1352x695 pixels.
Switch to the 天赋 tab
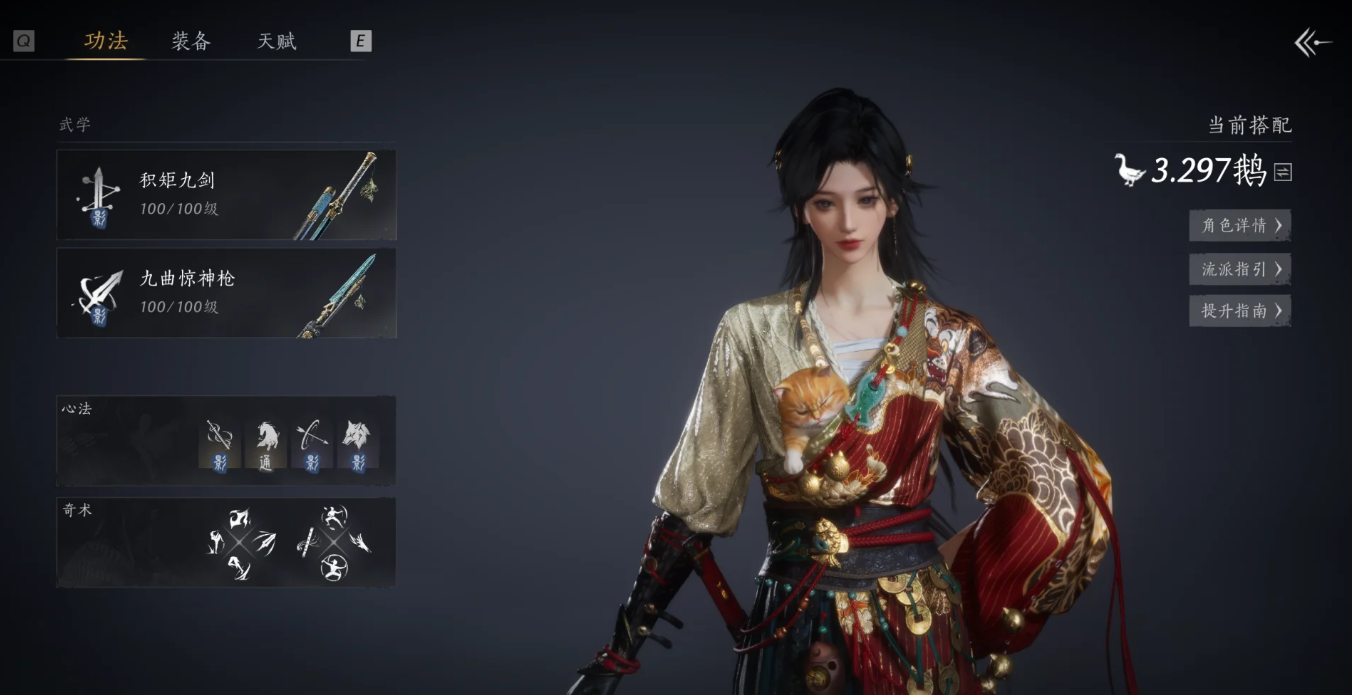pyautogui.click(x=277, y=41)
